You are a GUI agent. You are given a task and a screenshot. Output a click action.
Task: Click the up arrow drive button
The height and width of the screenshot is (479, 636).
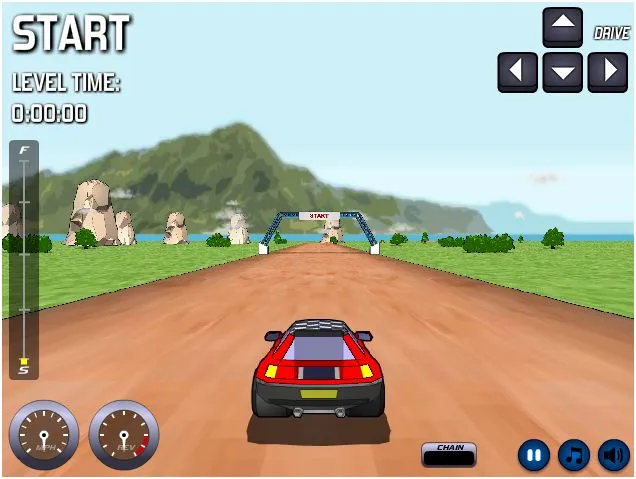pyautogui.click(x=562, y=27)
